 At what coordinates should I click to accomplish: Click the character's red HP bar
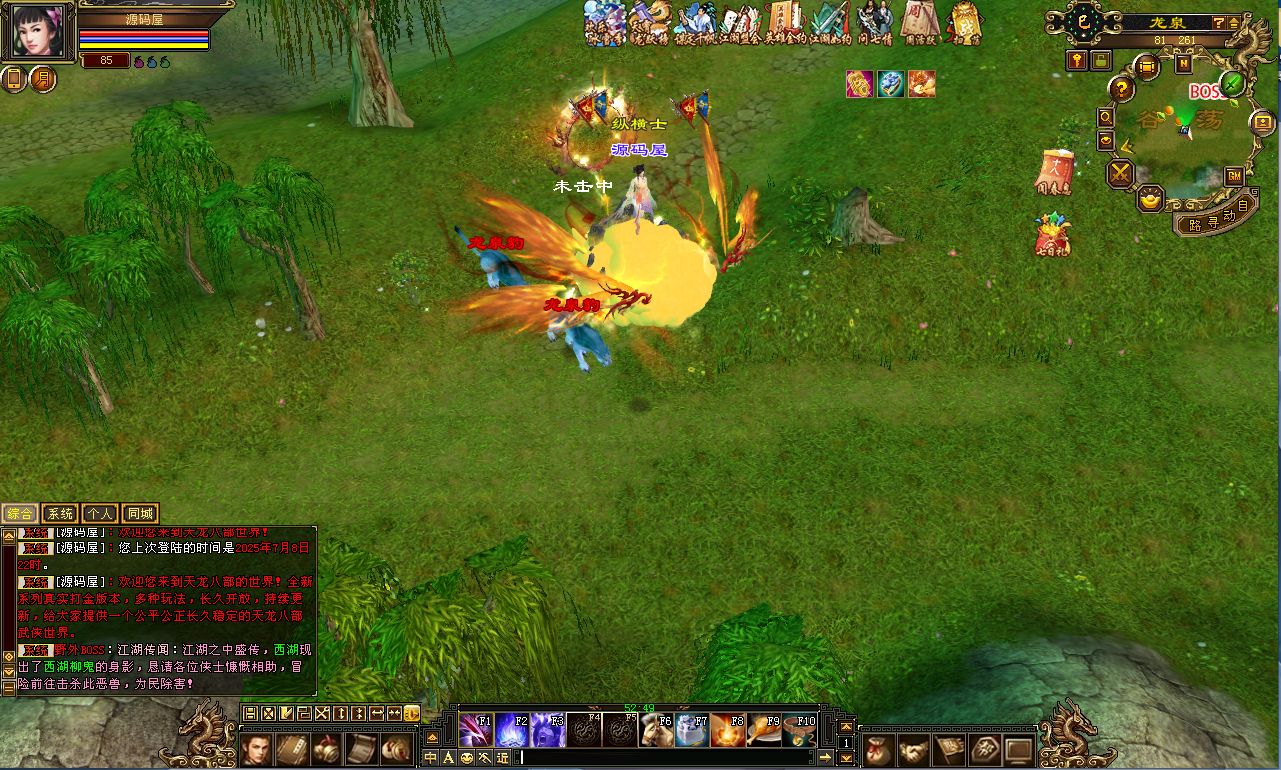pos(145,33)
